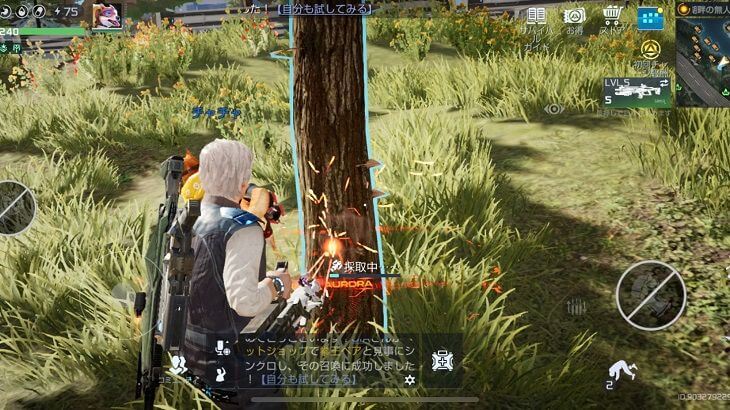Open the Survival Guide book icon
730x410 pixels.
pos(537,17)
